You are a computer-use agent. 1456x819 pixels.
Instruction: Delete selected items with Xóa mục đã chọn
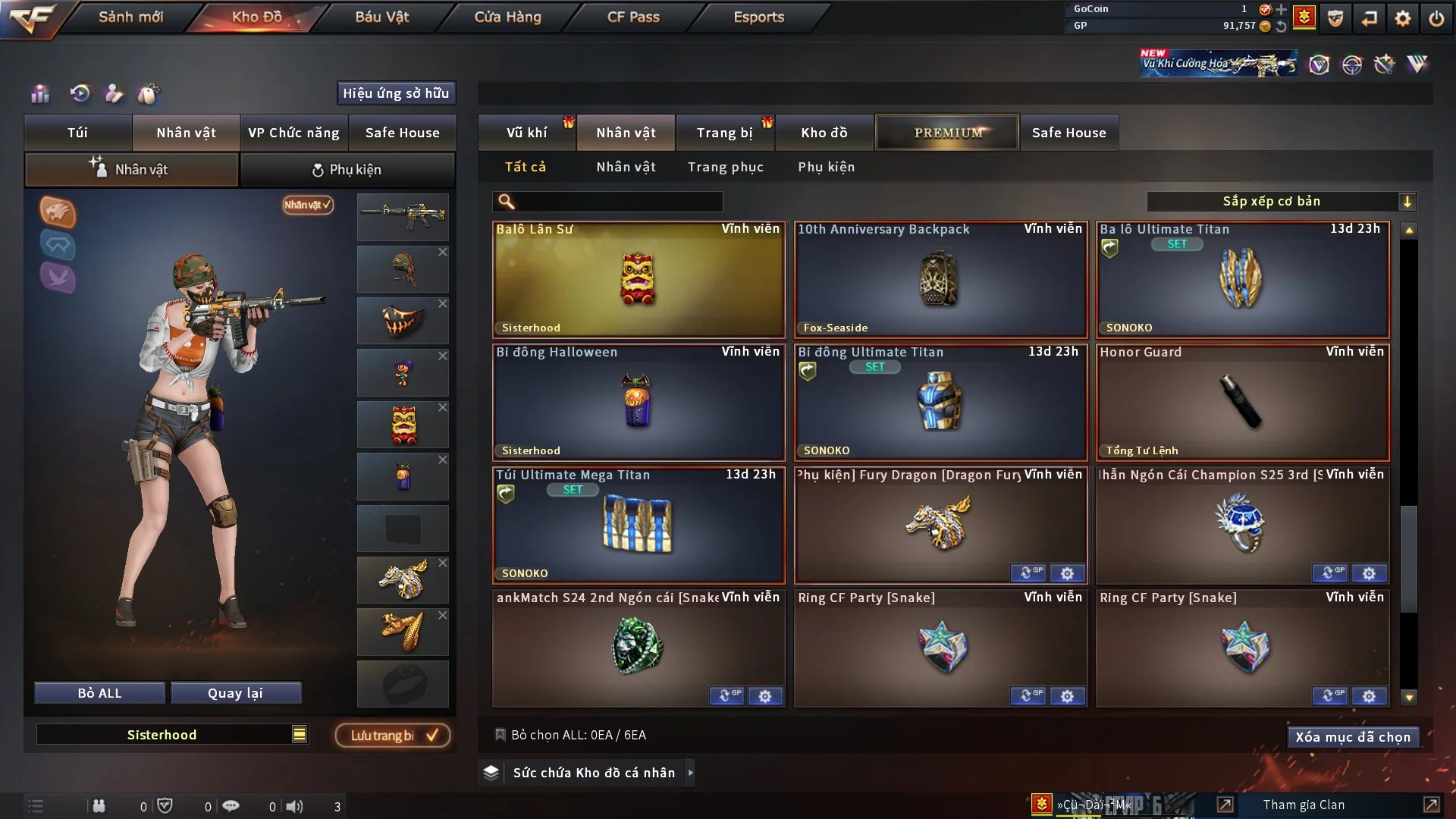coord(1352,737)
